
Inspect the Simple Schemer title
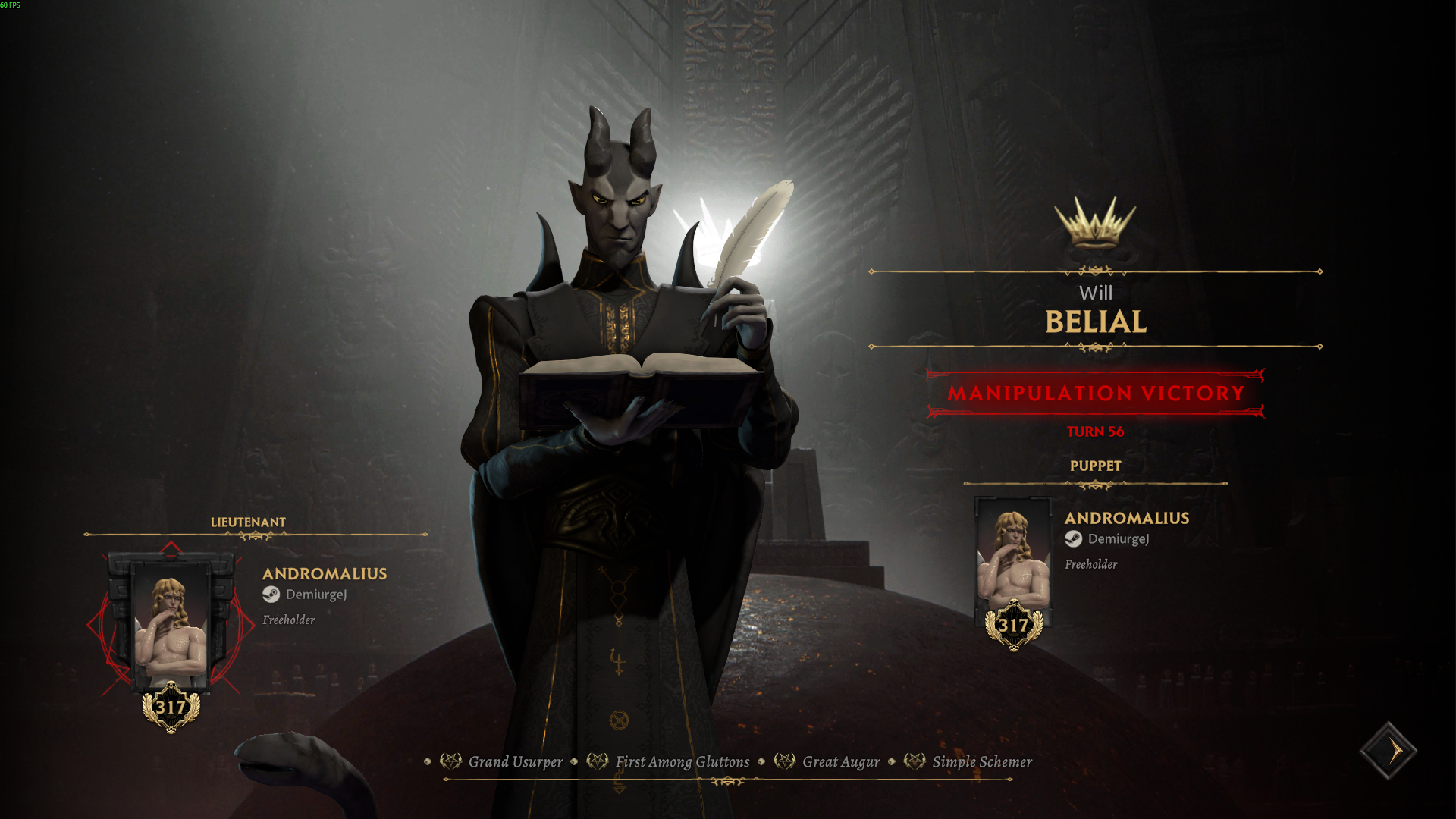tap(981, 762)
